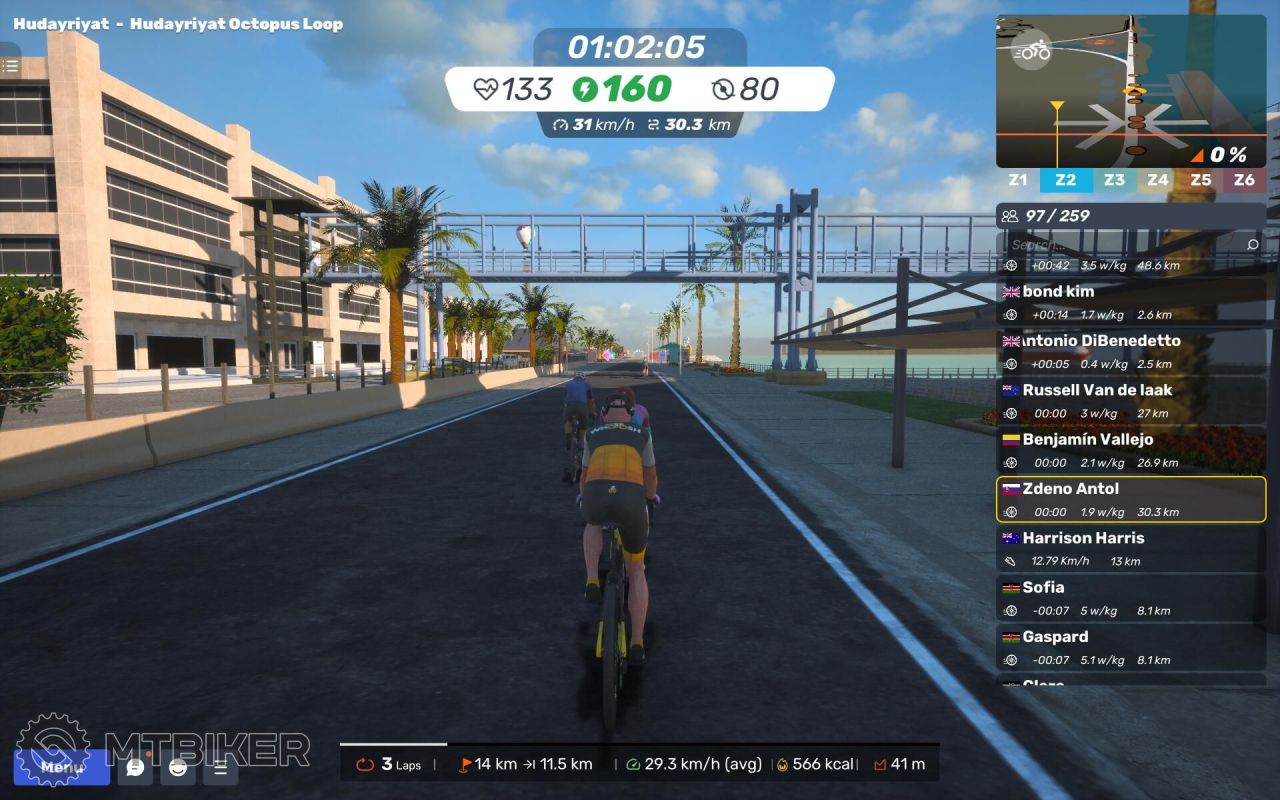Open the blue Menu button
This screenshot has width=1280, height=800.
(x=62, y=768)
